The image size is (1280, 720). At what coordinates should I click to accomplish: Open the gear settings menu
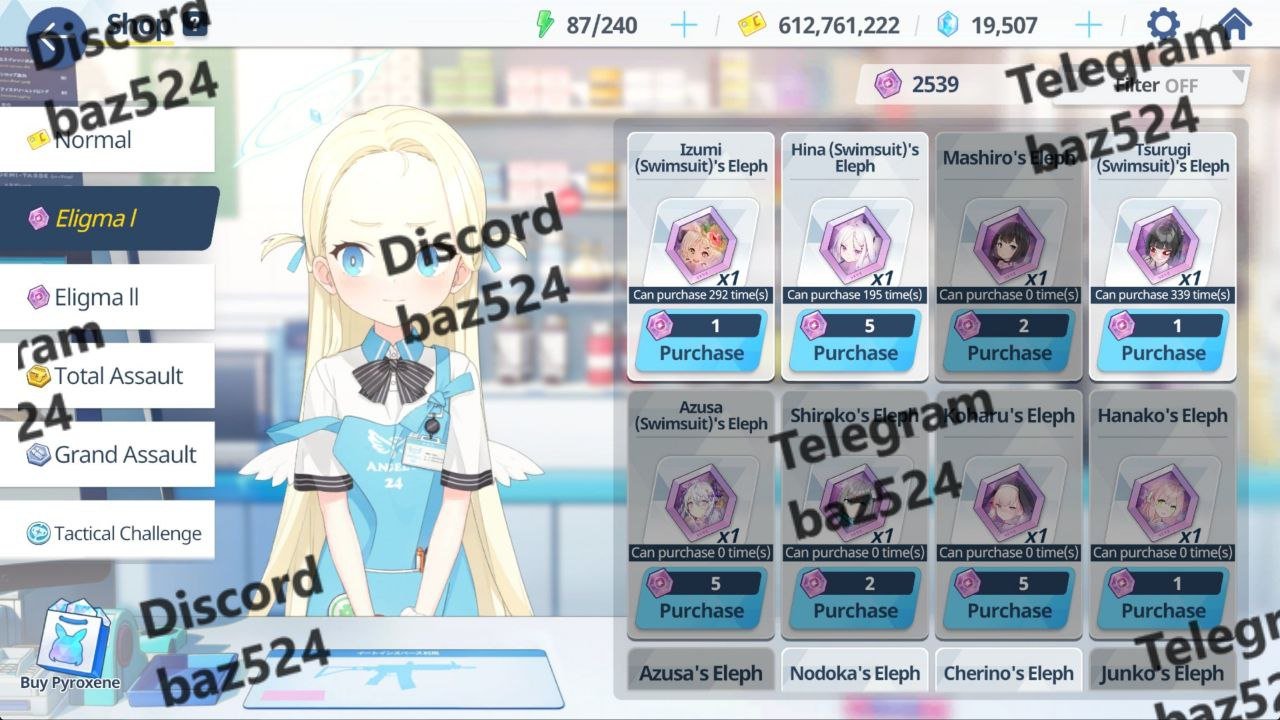click(1163, 25)
